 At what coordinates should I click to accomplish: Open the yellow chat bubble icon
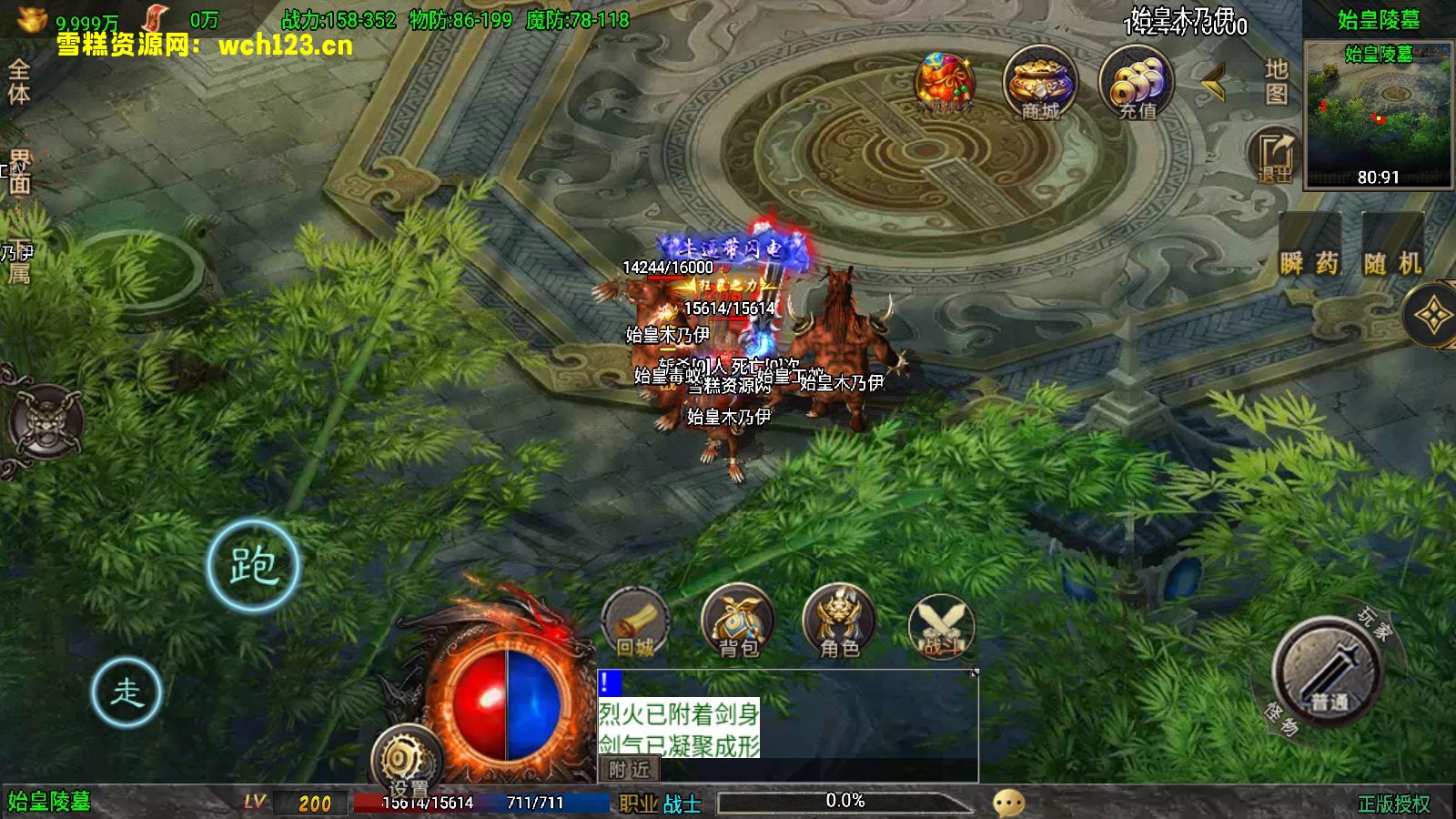[x=1008, y=802]
